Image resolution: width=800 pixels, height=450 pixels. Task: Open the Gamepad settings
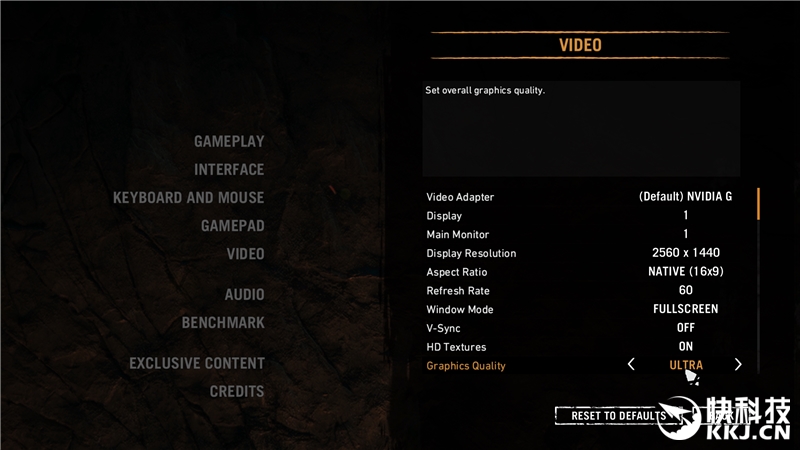coord(232,226)
